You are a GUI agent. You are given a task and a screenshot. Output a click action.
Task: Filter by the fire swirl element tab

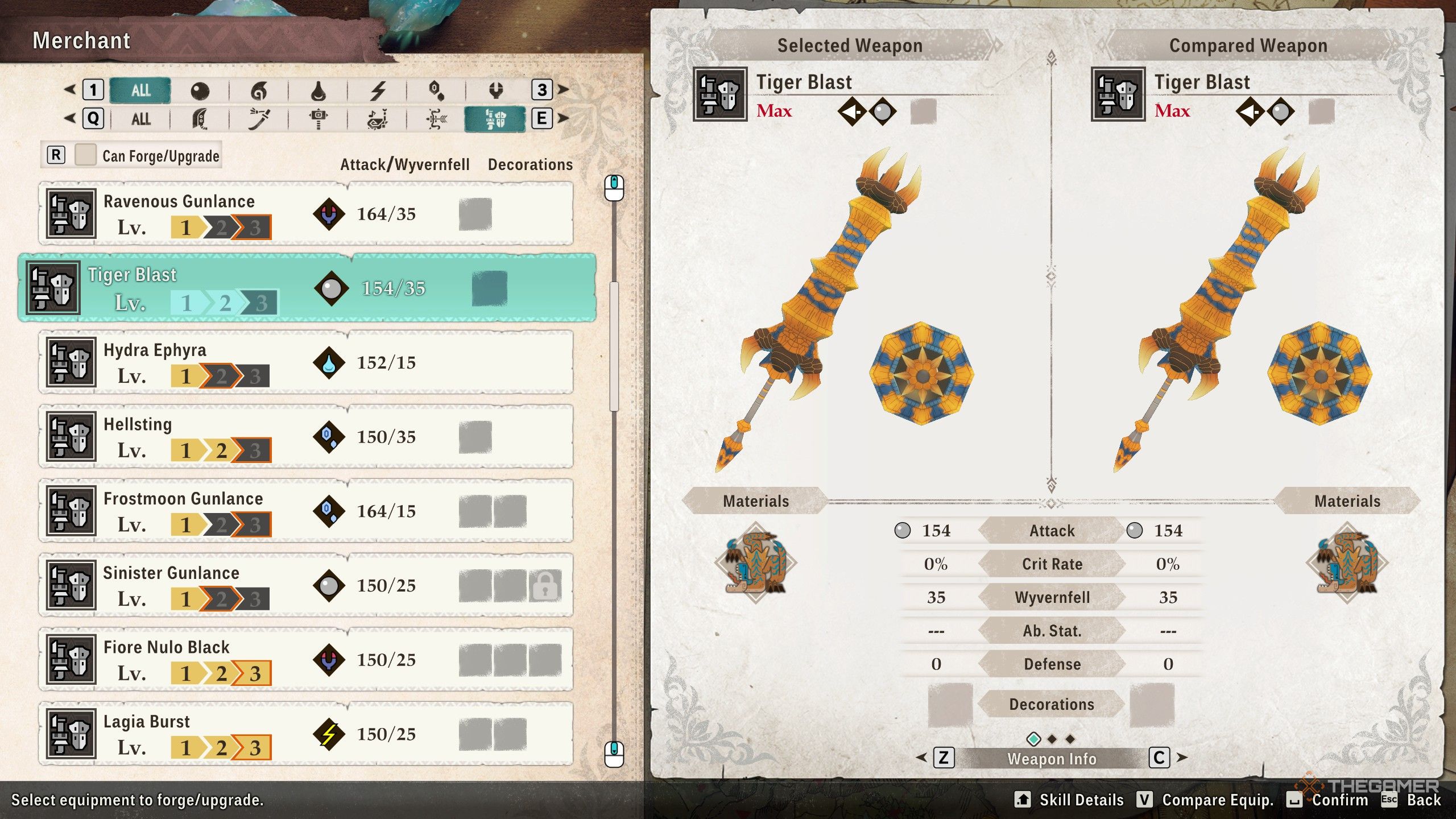point(259,90)
